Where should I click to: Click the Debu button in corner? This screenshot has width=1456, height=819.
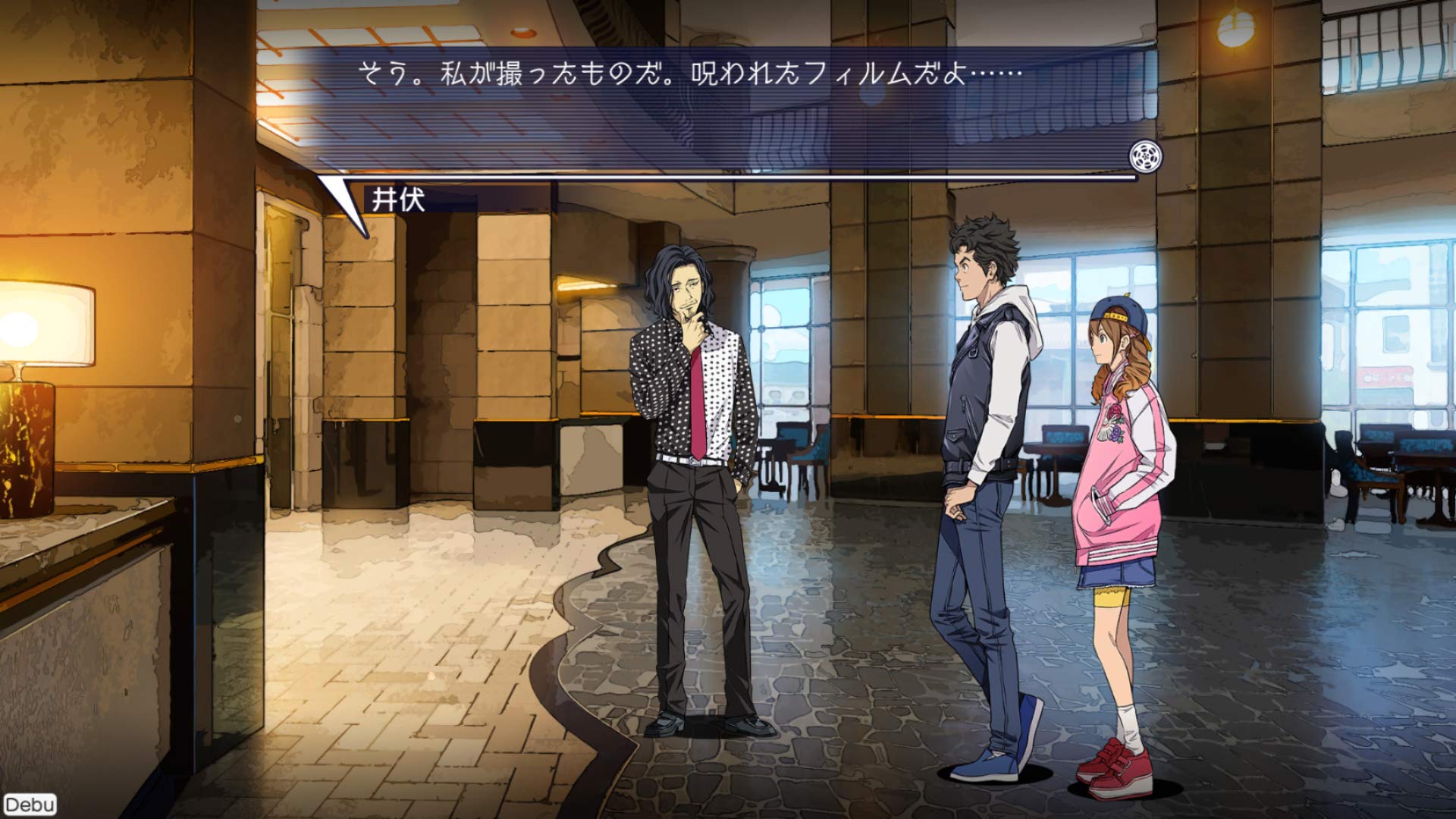(x=30, y=805)
